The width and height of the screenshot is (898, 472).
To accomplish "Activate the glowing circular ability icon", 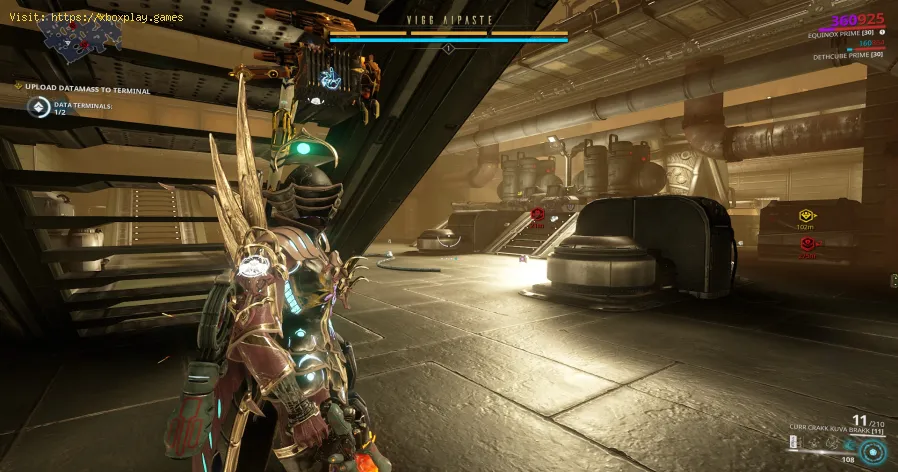I will coord(873,449).
